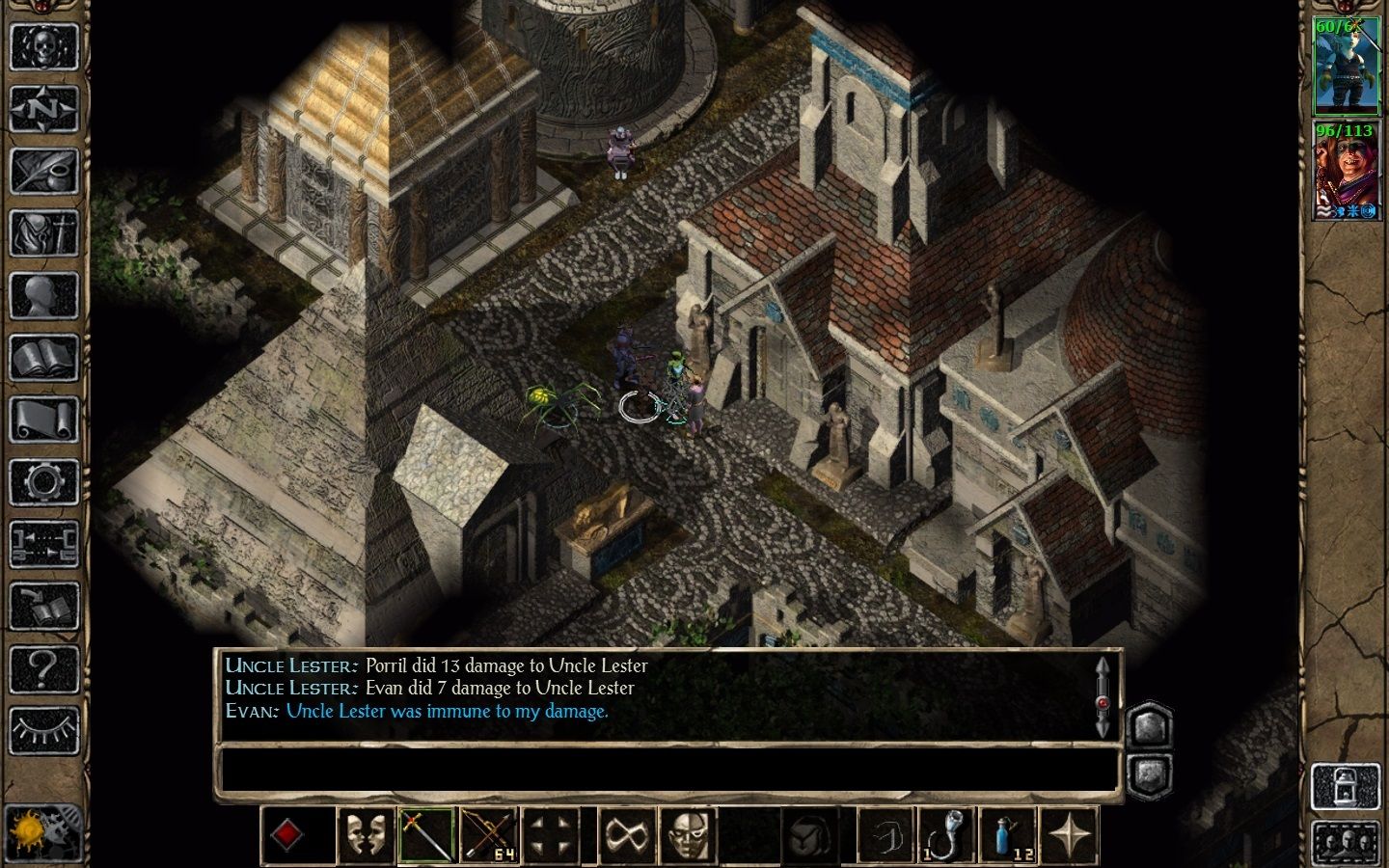The height and width of the screenshot is (868, 1389).
Task: Activate the twin masks ability
Action: point(366,835)
